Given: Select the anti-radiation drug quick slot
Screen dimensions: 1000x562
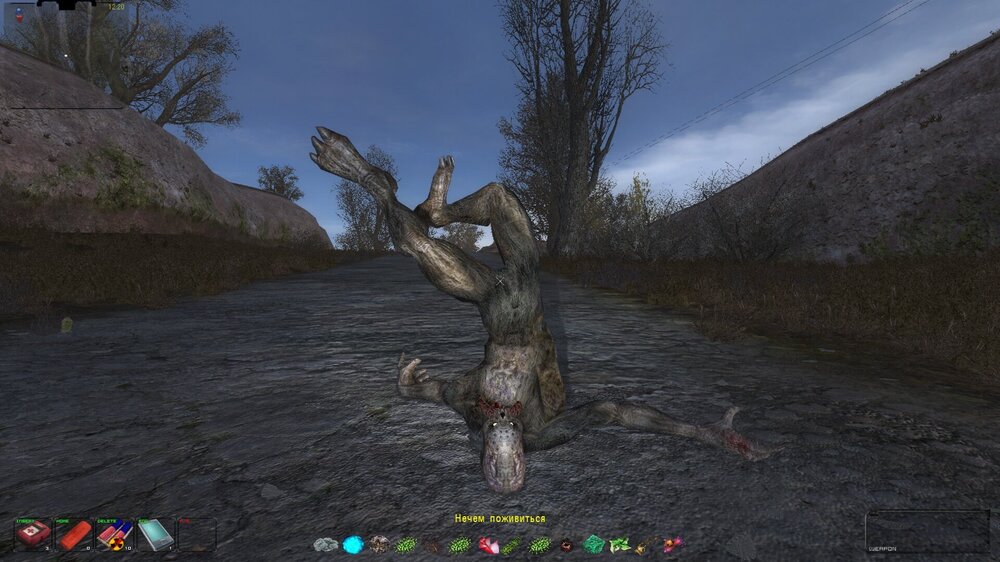Looking at the screenshot, I should (114, 534).
